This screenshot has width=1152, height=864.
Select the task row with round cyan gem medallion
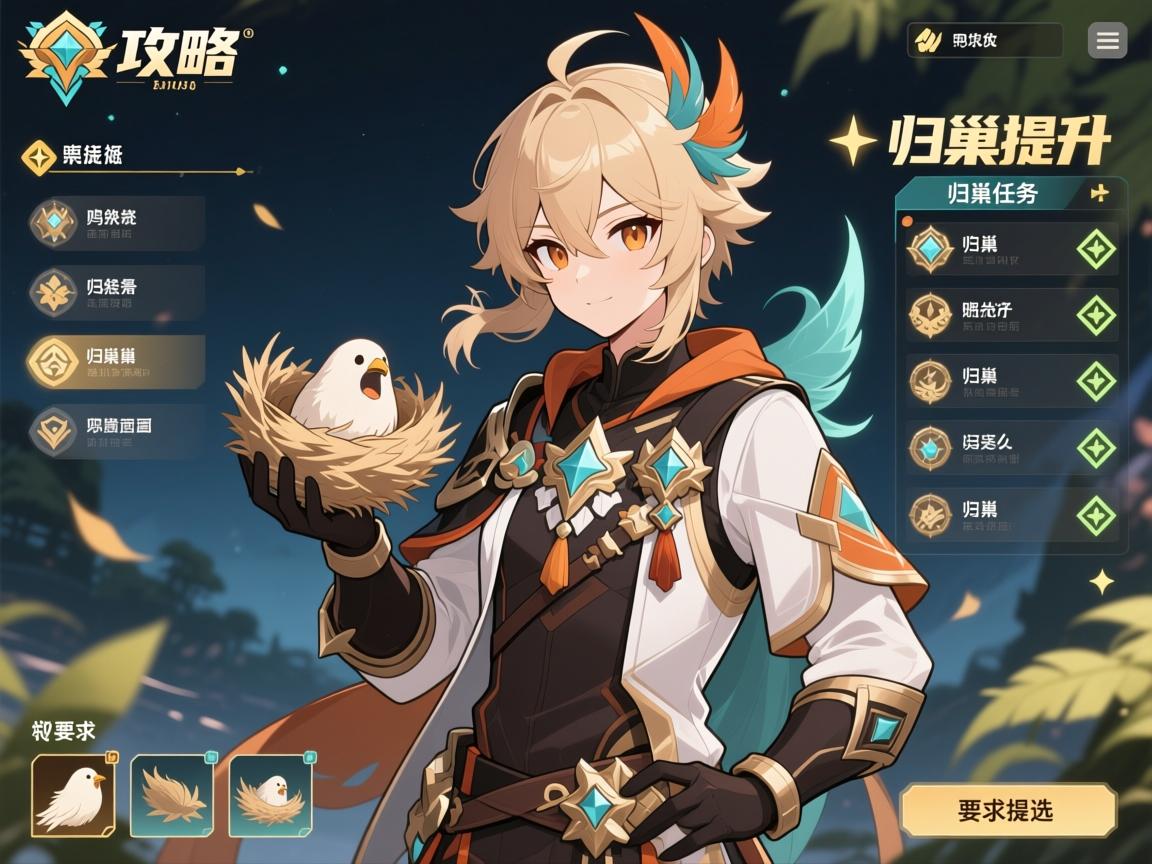point(1012,448)
